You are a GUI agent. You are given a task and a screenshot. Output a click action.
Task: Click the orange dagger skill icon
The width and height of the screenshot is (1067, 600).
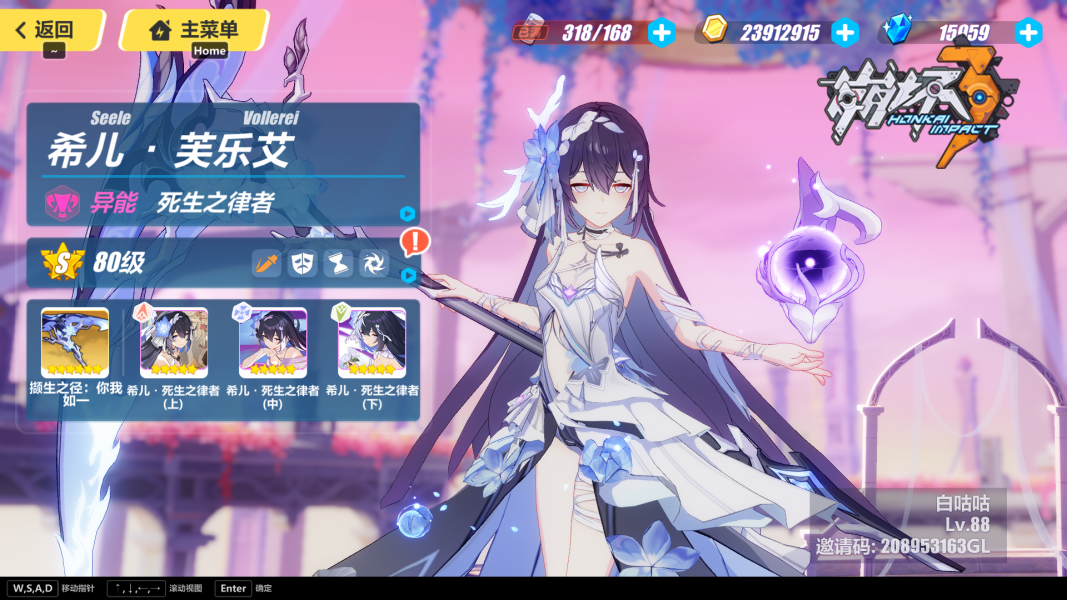pyautogui.click(x=266, y=263)
